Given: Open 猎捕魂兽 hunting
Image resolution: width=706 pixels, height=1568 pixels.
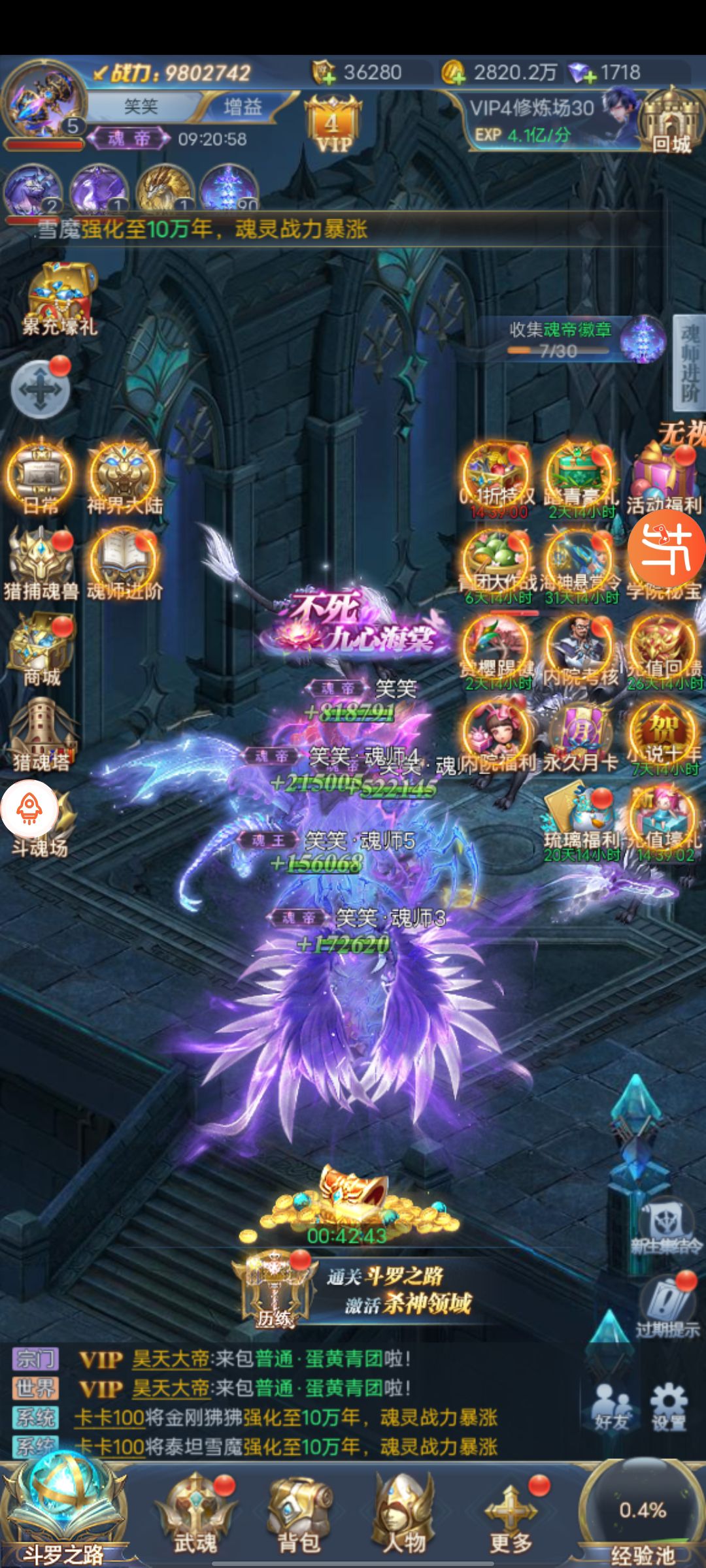Looking at the screenshot, I should coord(41,564).
